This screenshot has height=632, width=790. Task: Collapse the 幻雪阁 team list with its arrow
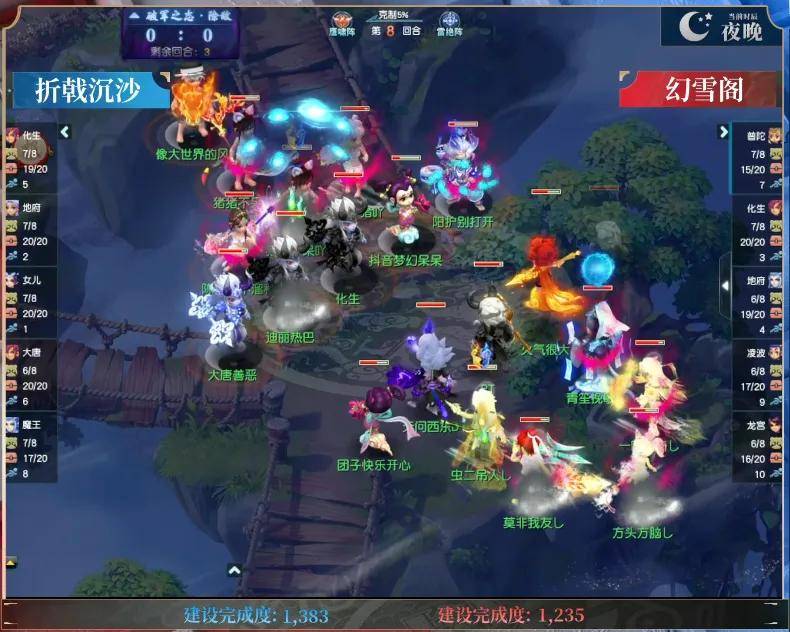coord(725,132)
